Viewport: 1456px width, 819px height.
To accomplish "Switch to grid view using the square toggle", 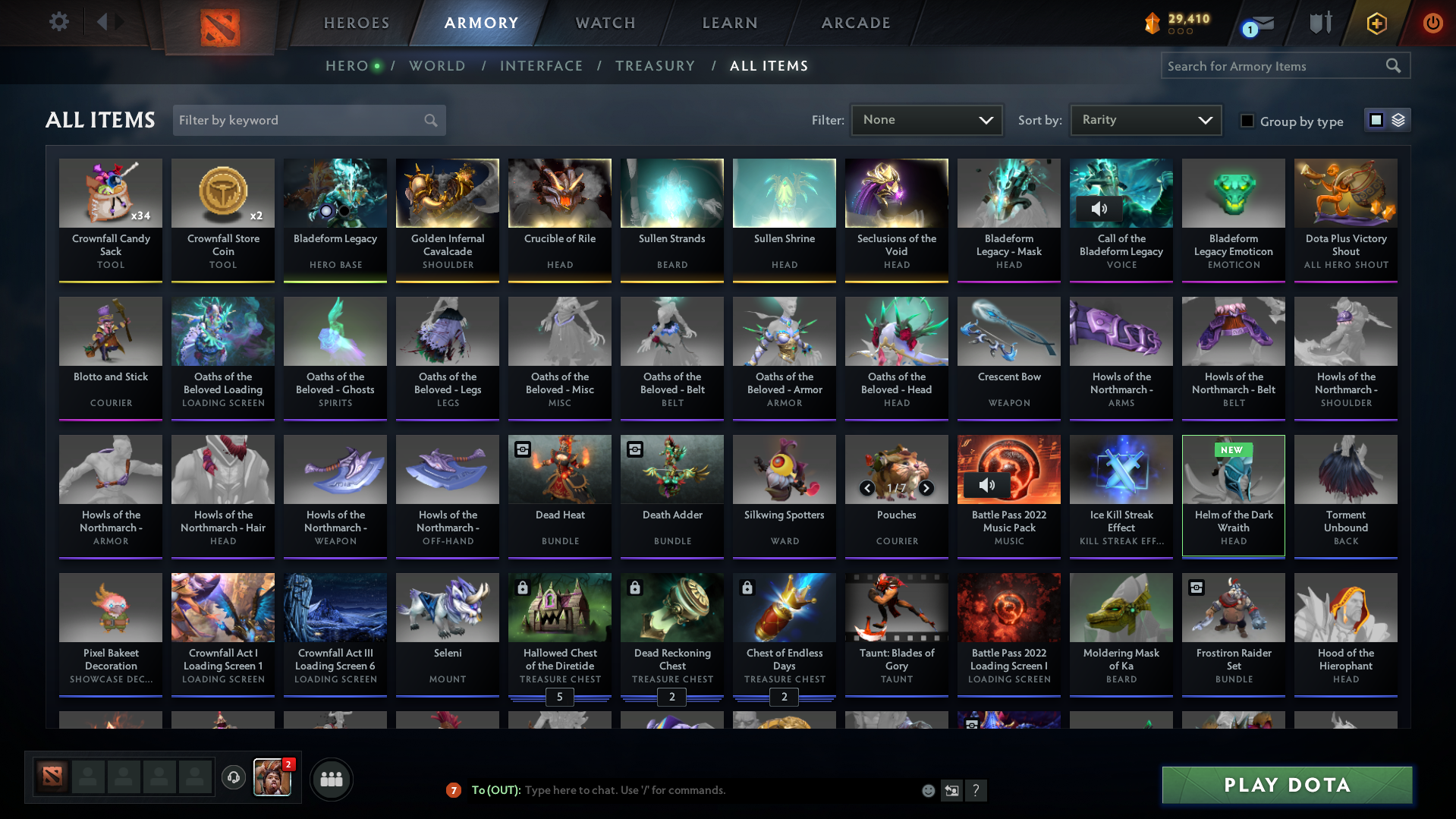I will [1376, 120].
